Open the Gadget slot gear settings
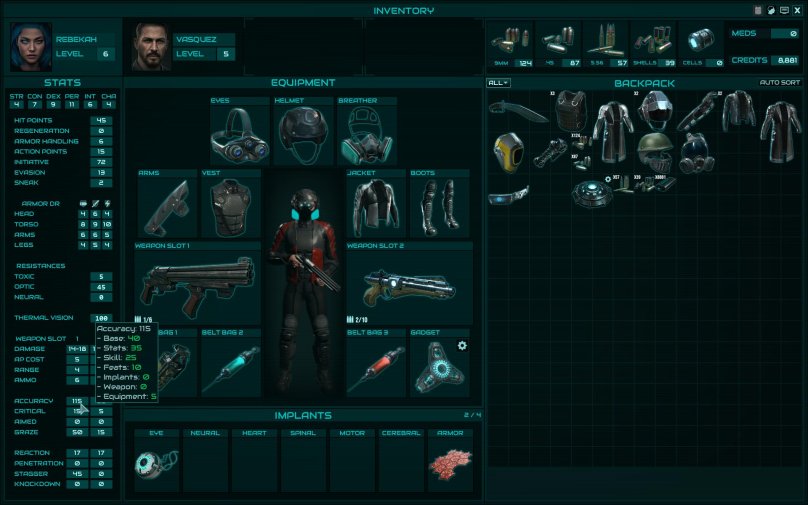The image size is (808, 505). (x=462, y=346)
